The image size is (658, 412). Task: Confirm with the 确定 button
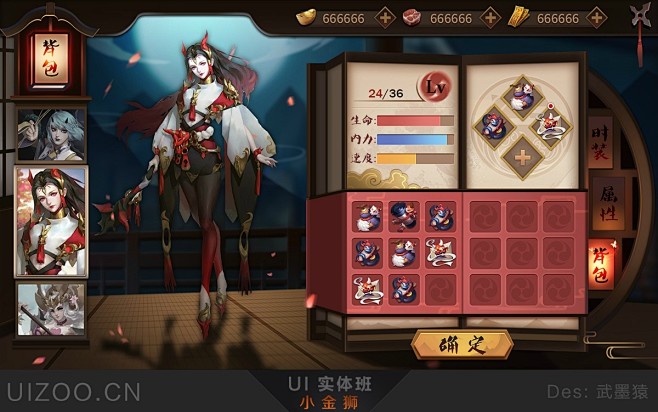[x=462, y=345]
